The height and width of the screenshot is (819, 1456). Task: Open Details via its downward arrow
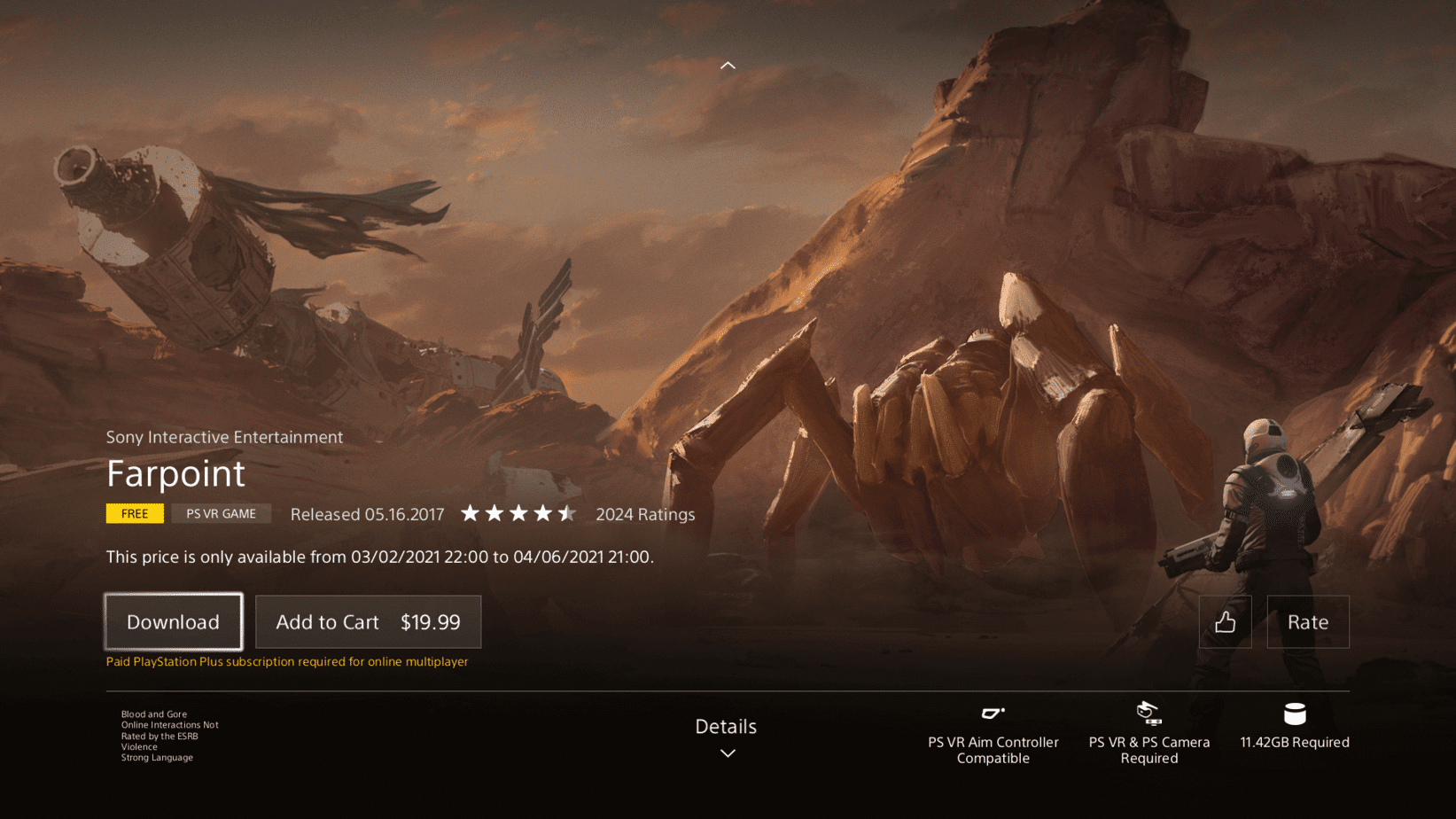727,753
